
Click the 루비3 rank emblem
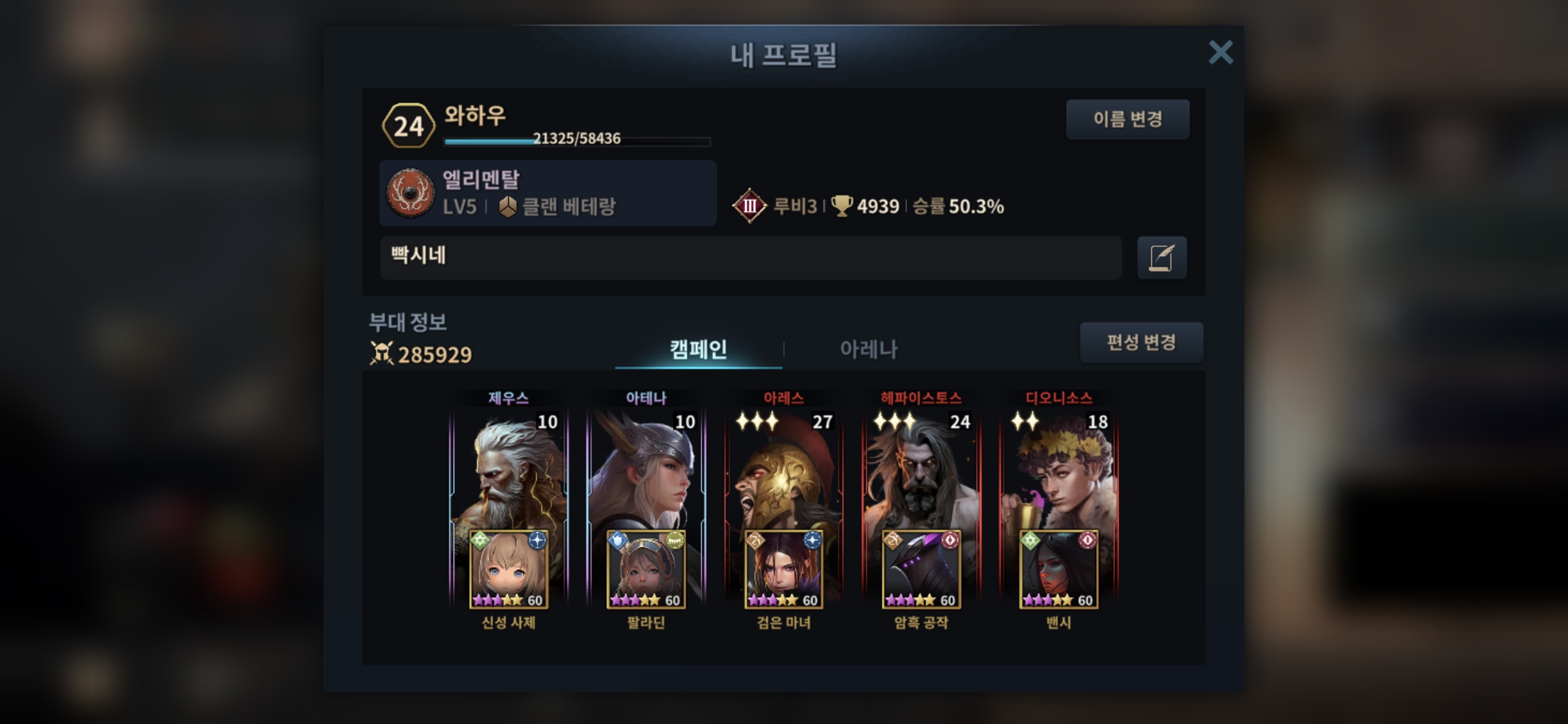[x=749, y=206]
